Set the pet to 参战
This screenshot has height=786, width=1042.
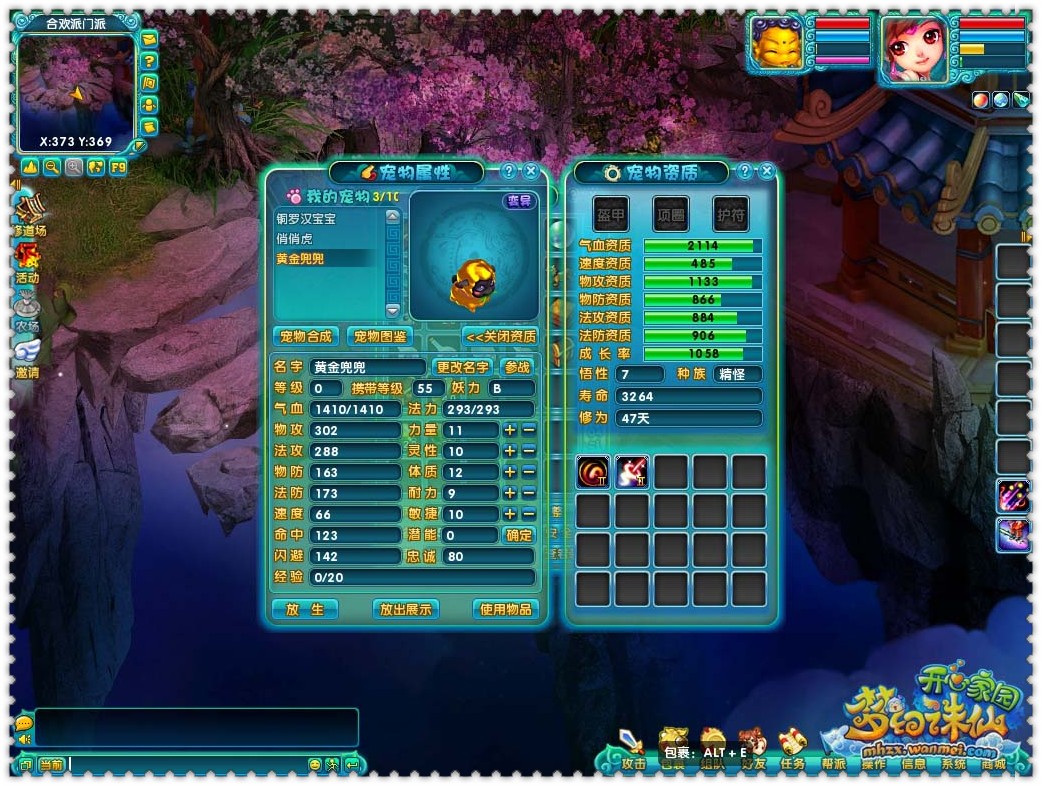(517, 367)
